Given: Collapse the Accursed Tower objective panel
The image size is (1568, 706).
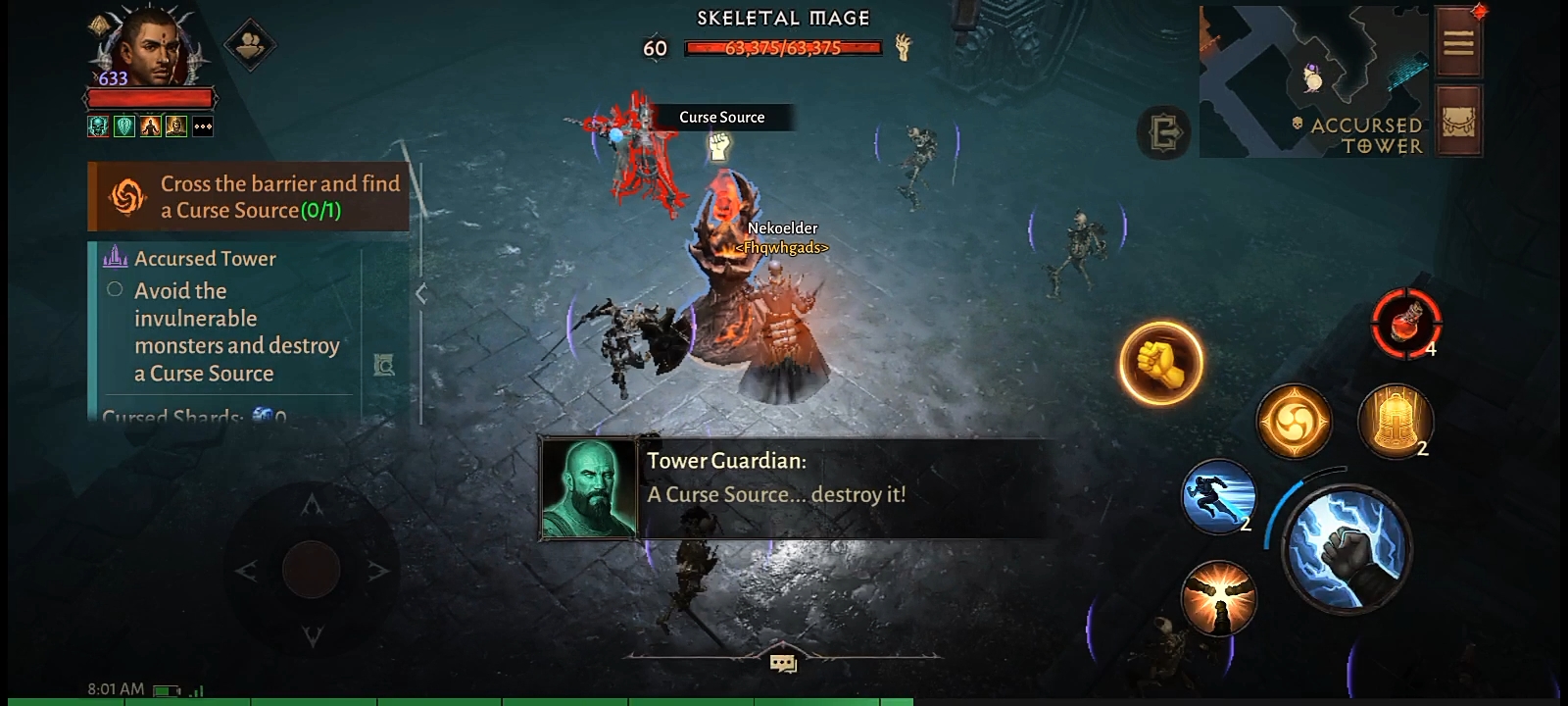Looking at the screenshot, I should [420, 293].
